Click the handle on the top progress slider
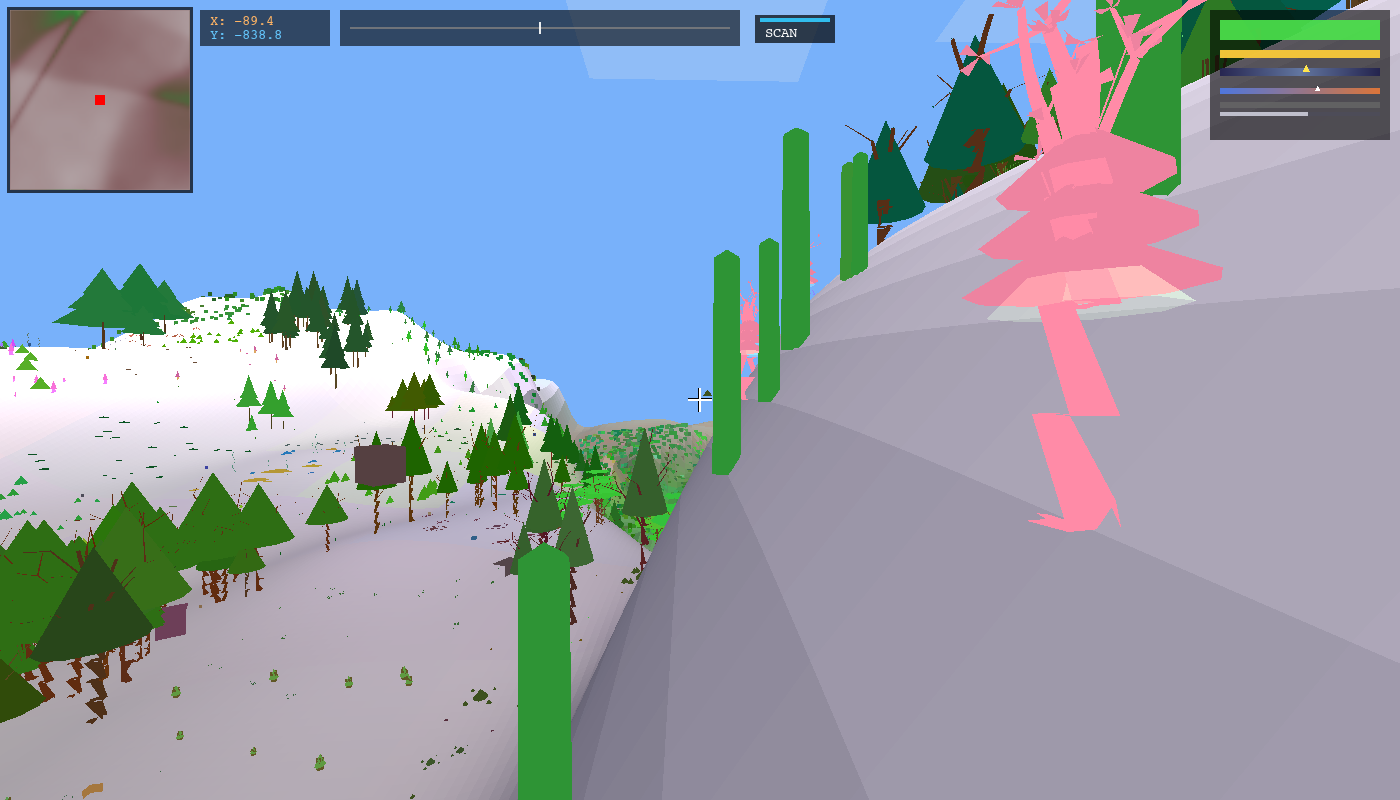The height and width of the screenshot is (800, 1400). [538, 28]
